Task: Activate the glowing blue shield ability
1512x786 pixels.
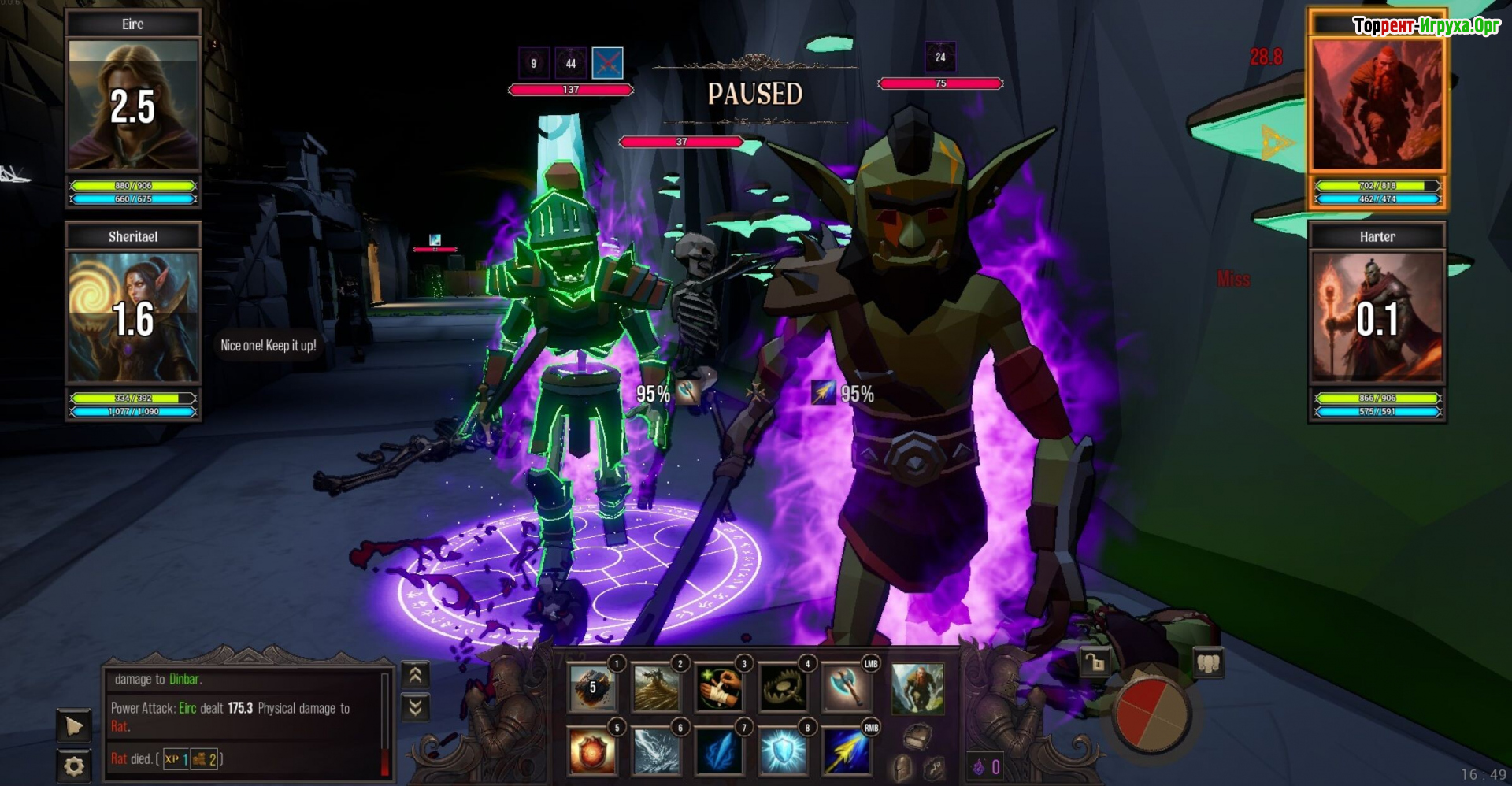Action: (782, 751)
